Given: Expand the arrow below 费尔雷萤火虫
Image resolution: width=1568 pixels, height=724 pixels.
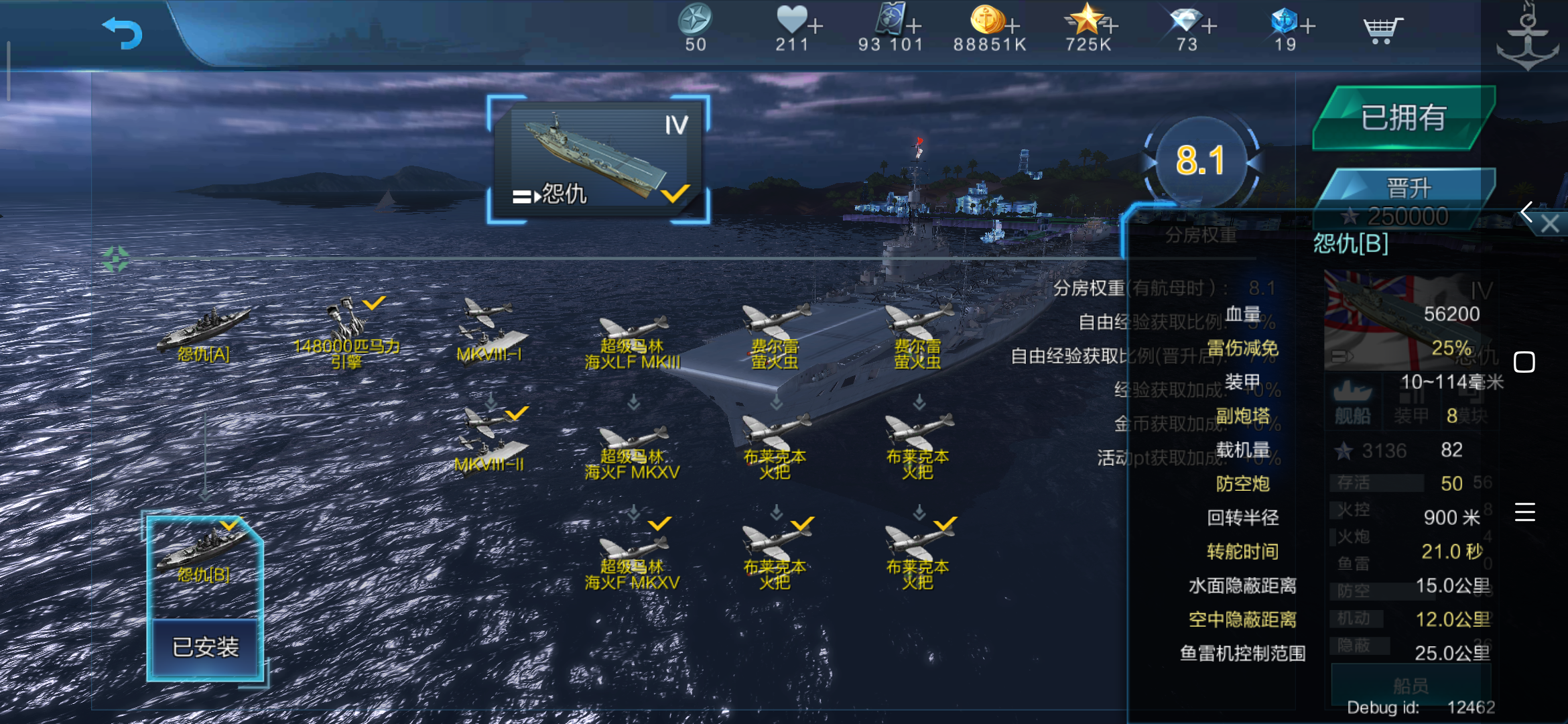Looking at the screenshot, I should click(777, 402).
